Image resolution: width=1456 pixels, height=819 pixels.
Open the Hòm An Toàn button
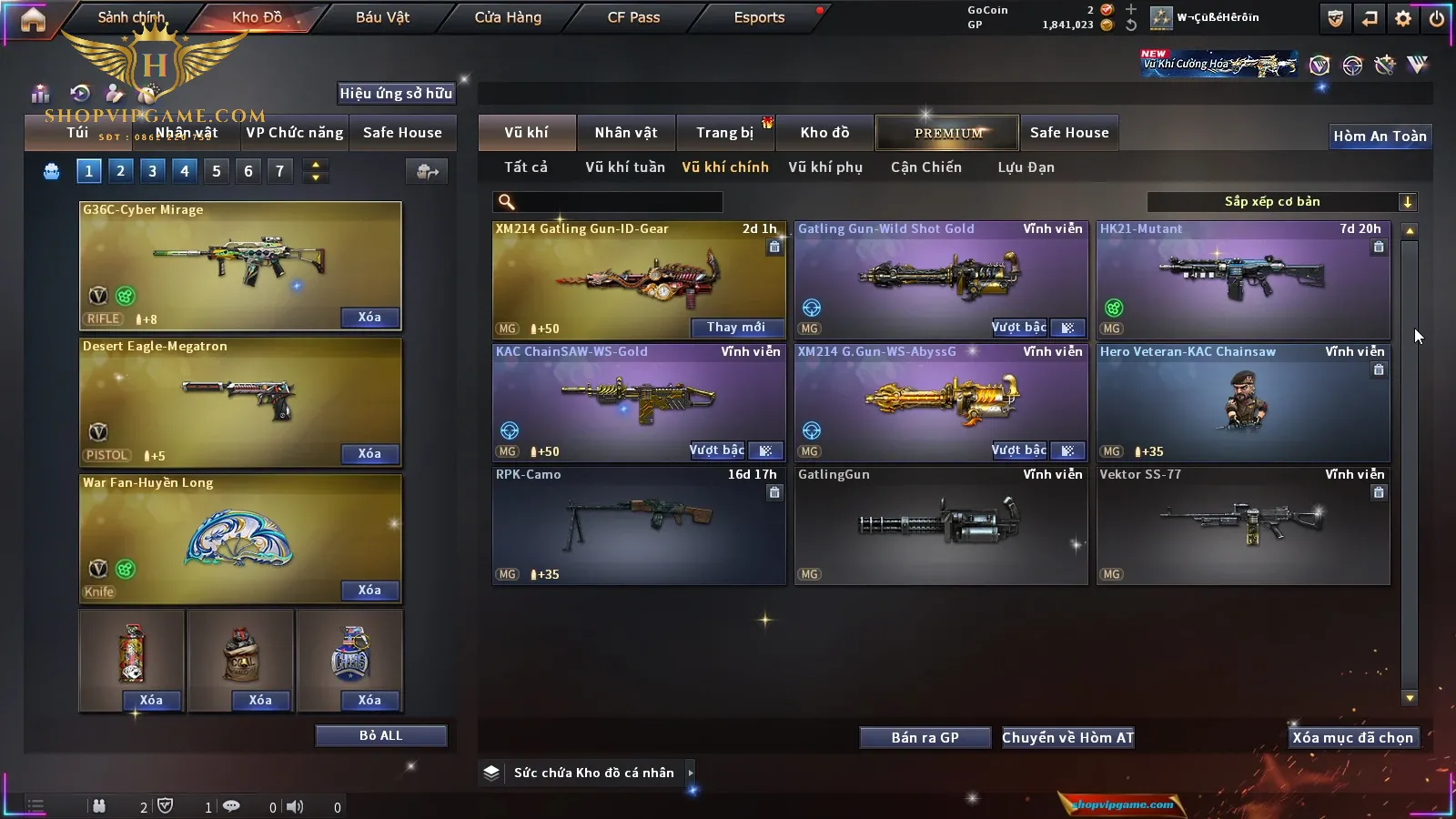(x=1380, y=136)
